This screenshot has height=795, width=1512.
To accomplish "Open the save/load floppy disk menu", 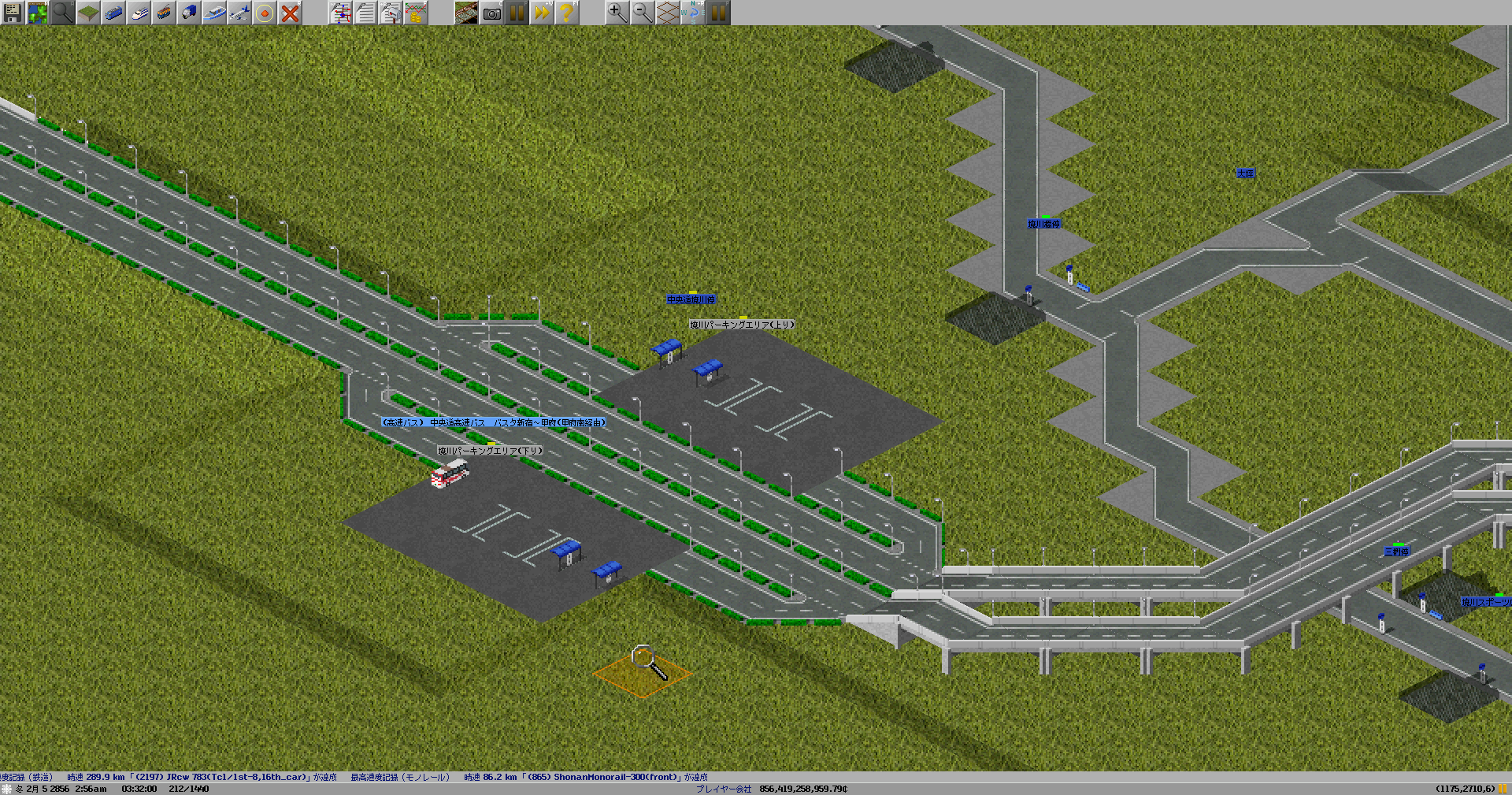I will coord(12,13).
